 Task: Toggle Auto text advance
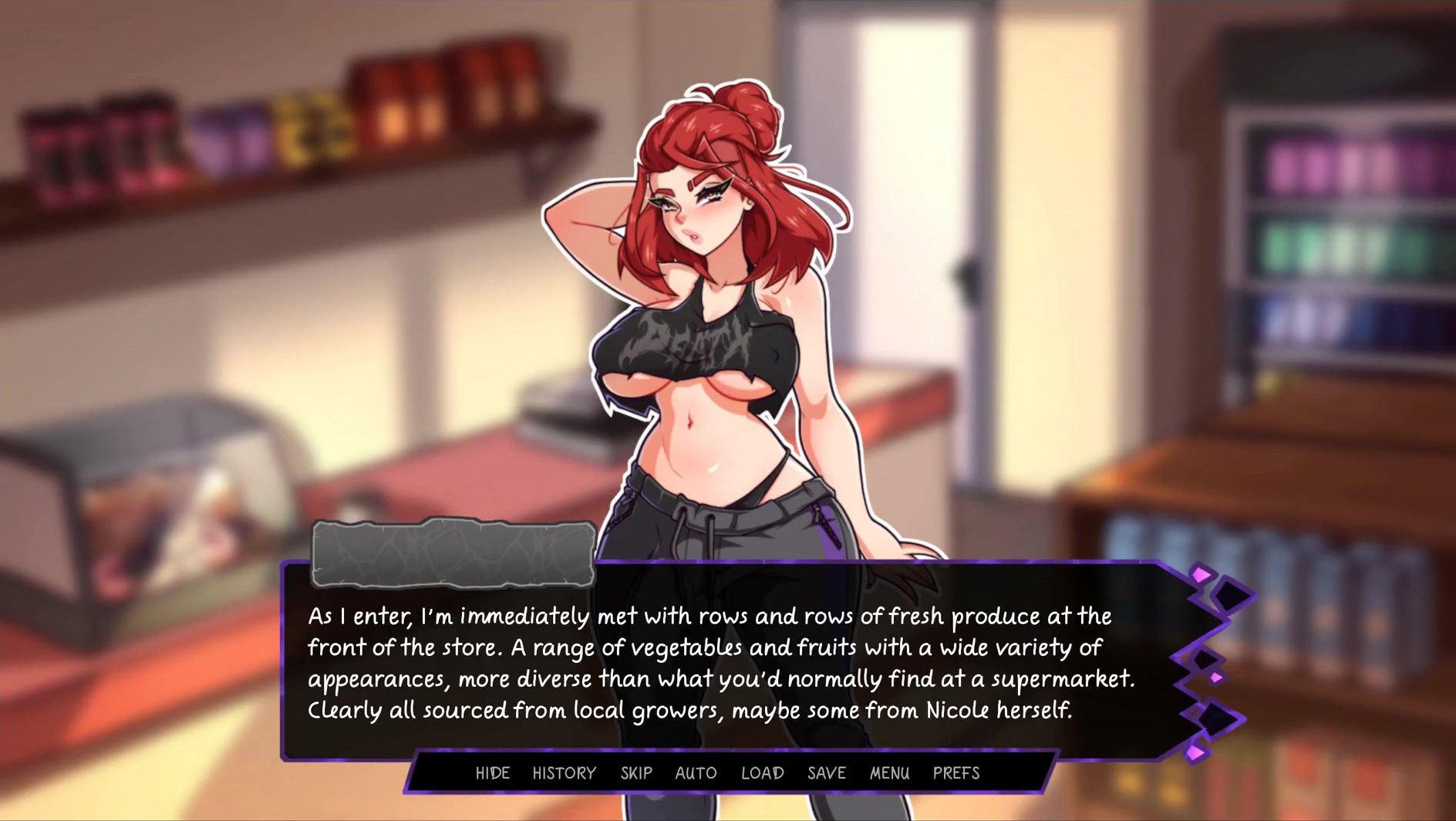point(696,772)
